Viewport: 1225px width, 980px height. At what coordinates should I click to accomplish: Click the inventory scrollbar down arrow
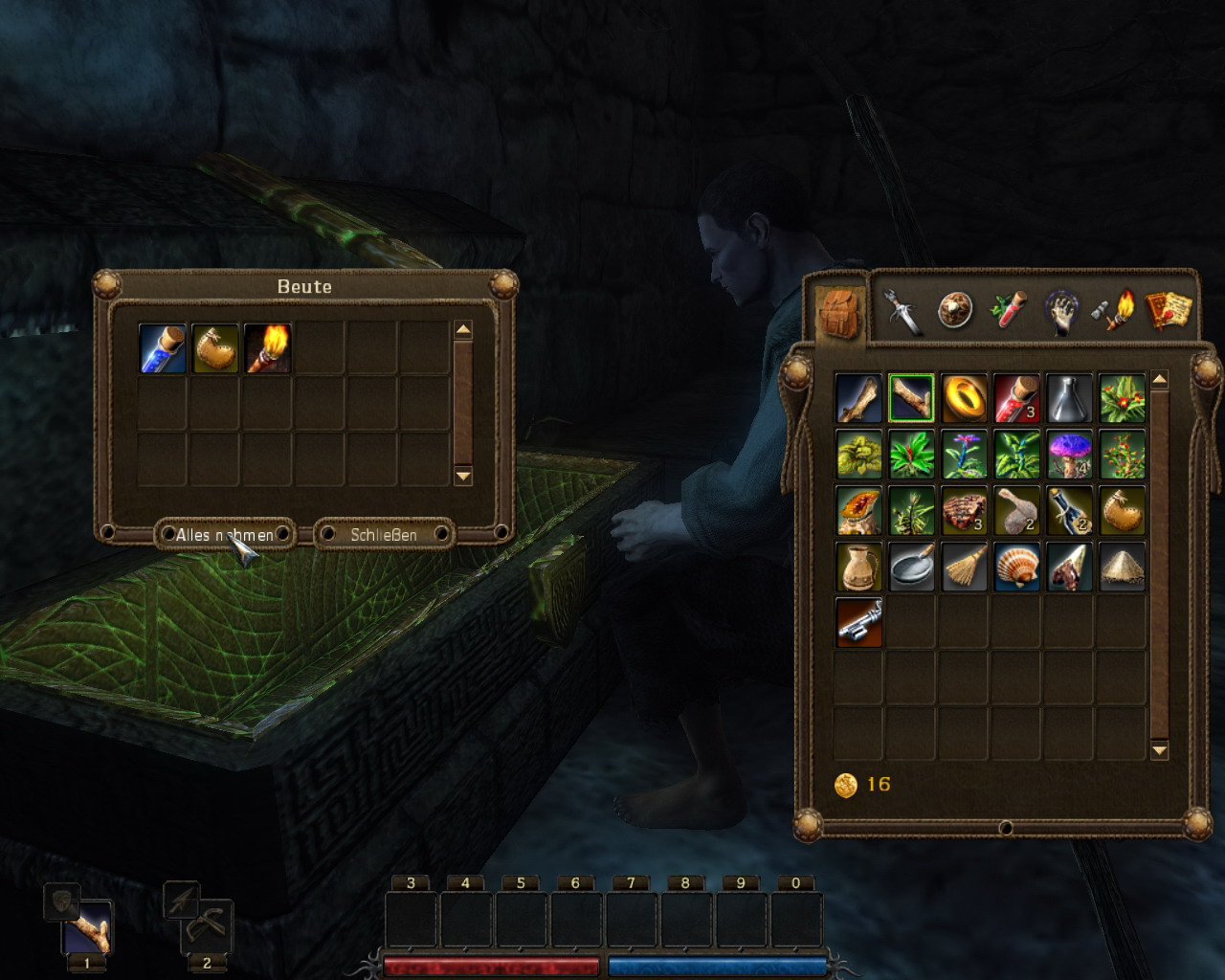[1159, 750]
